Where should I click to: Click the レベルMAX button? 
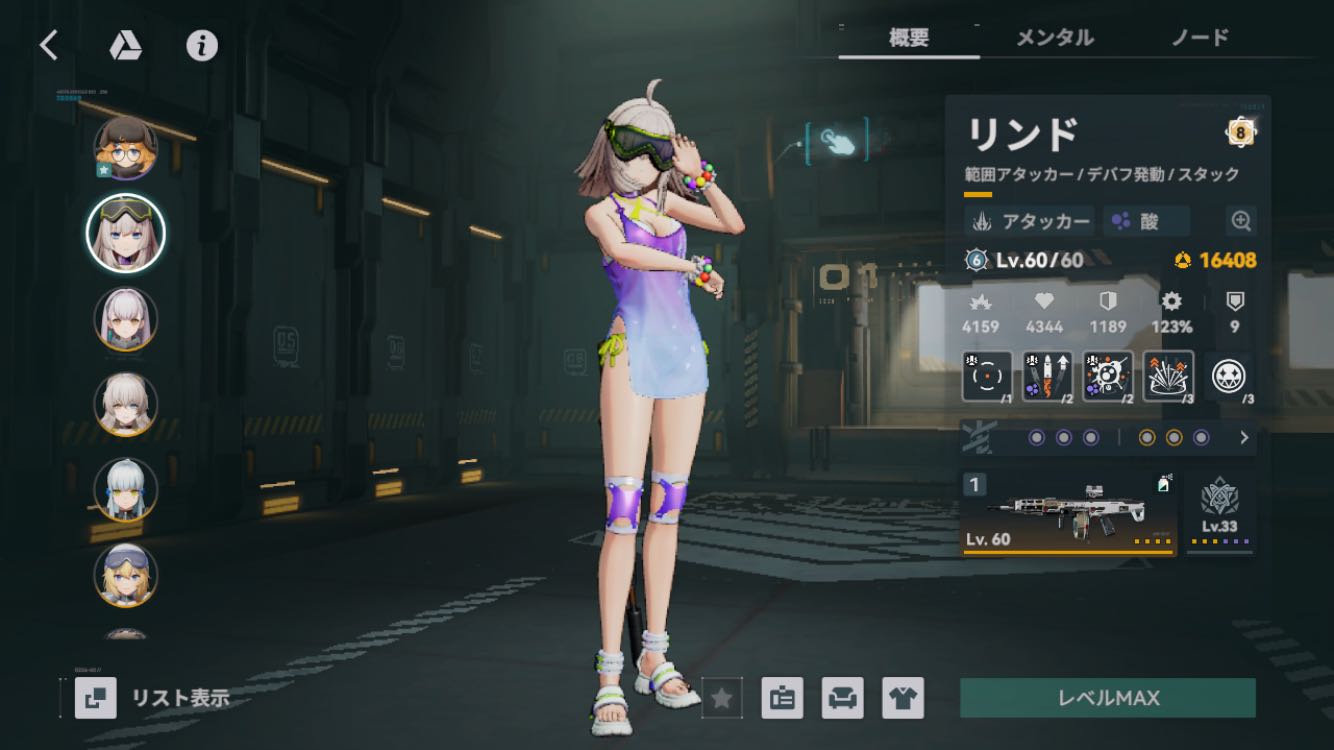click(1107, 697)
